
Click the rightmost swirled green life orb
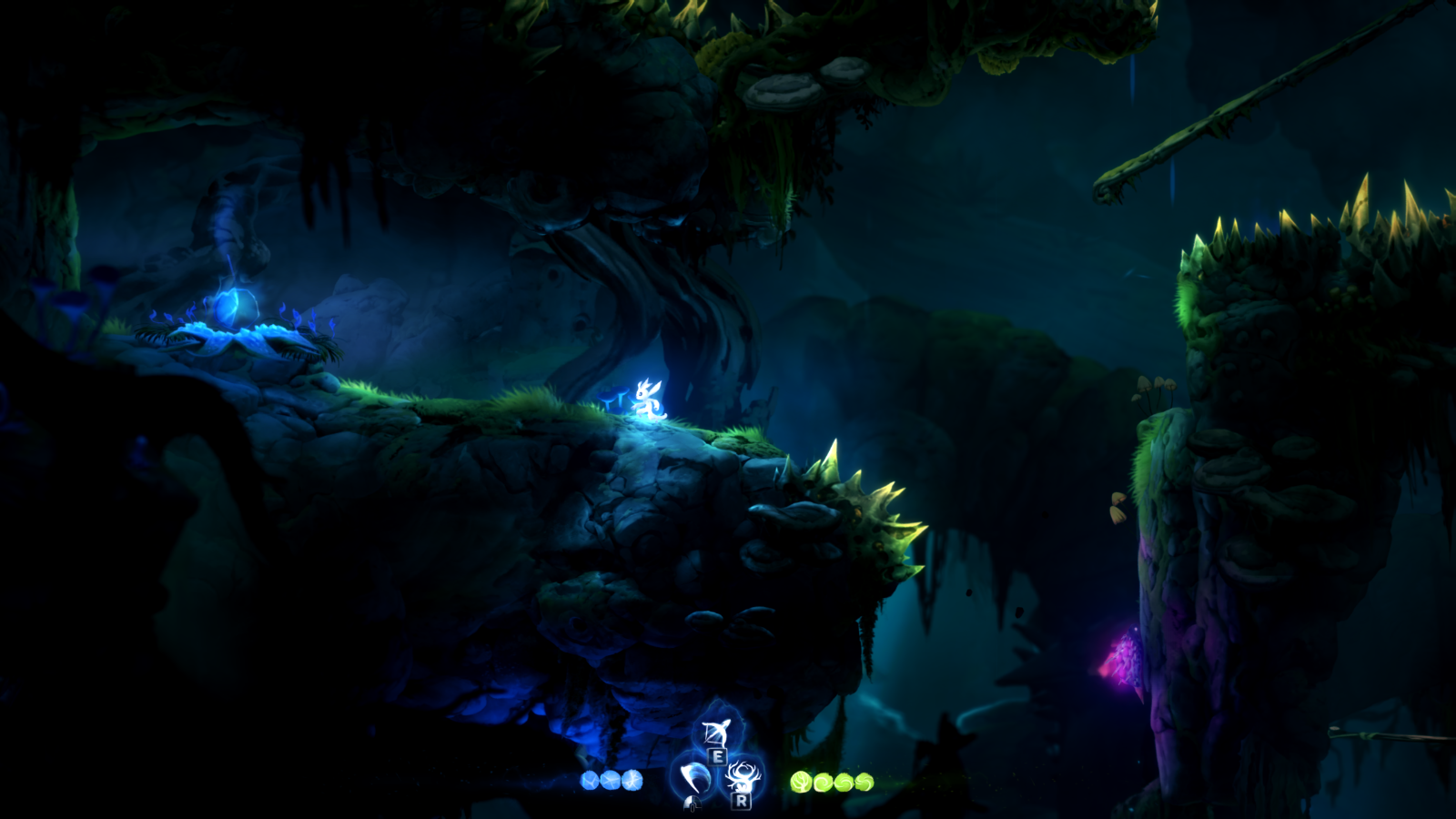(x=863, y=782)
